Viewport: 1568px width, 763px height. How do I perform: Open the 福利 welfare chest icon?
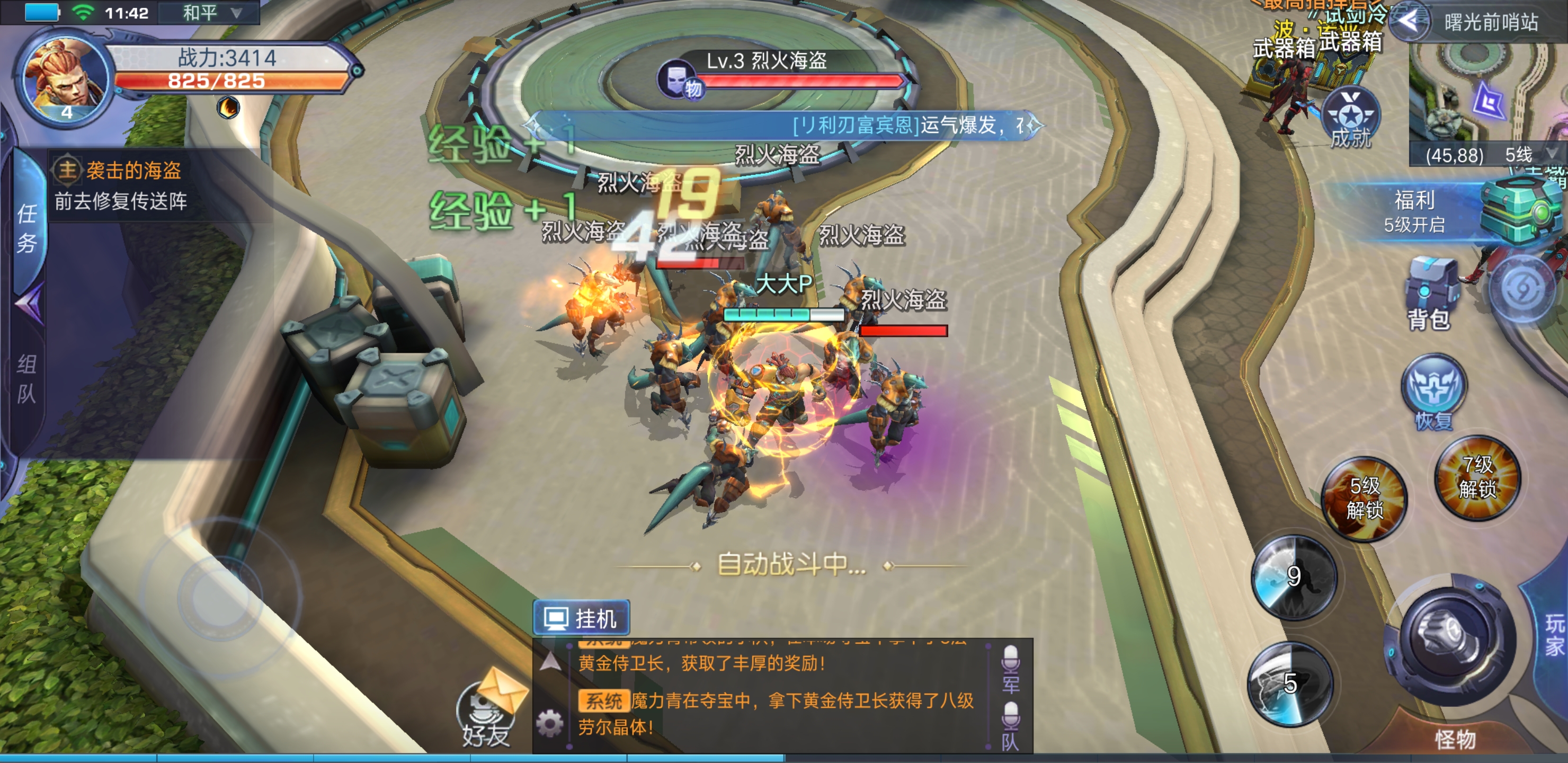coord(1516,210)
